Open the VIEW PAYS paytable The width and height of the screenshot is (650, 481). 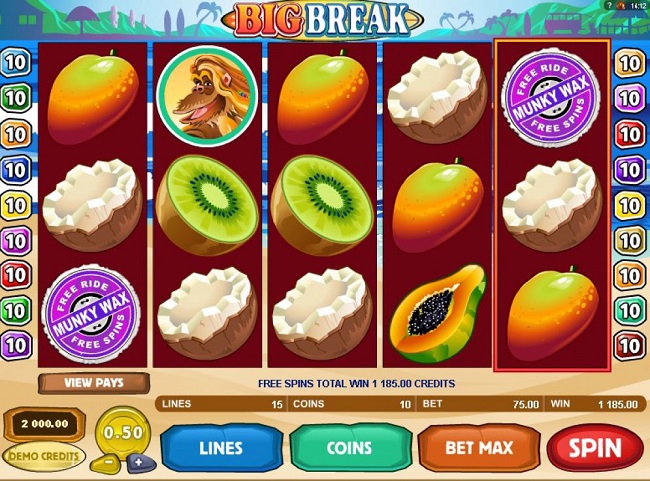[92, 383]
